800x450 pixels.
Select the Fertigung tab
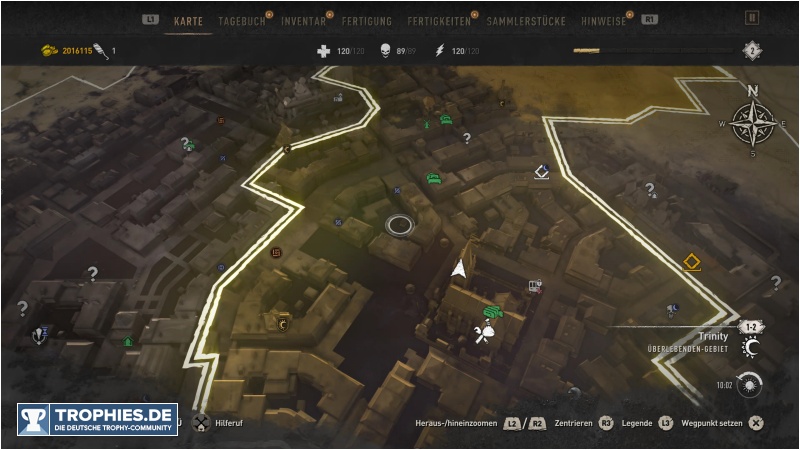point(366,20)
